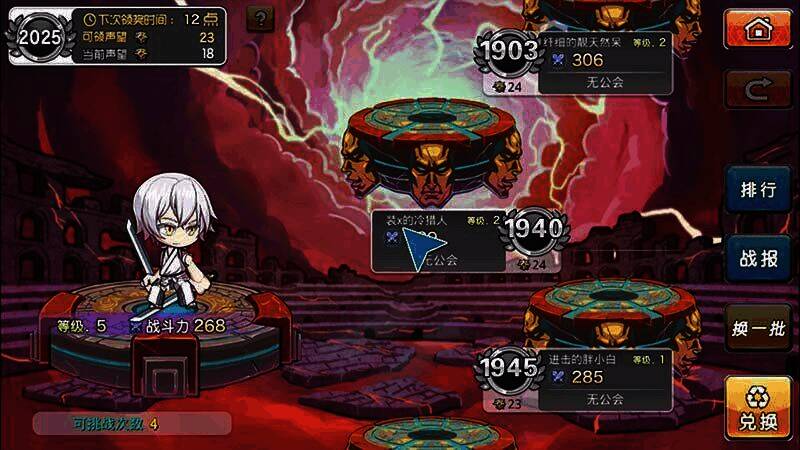This screenshot has height=450, width=800.
Task: Click the back arrow button
Action: (758, 92)
